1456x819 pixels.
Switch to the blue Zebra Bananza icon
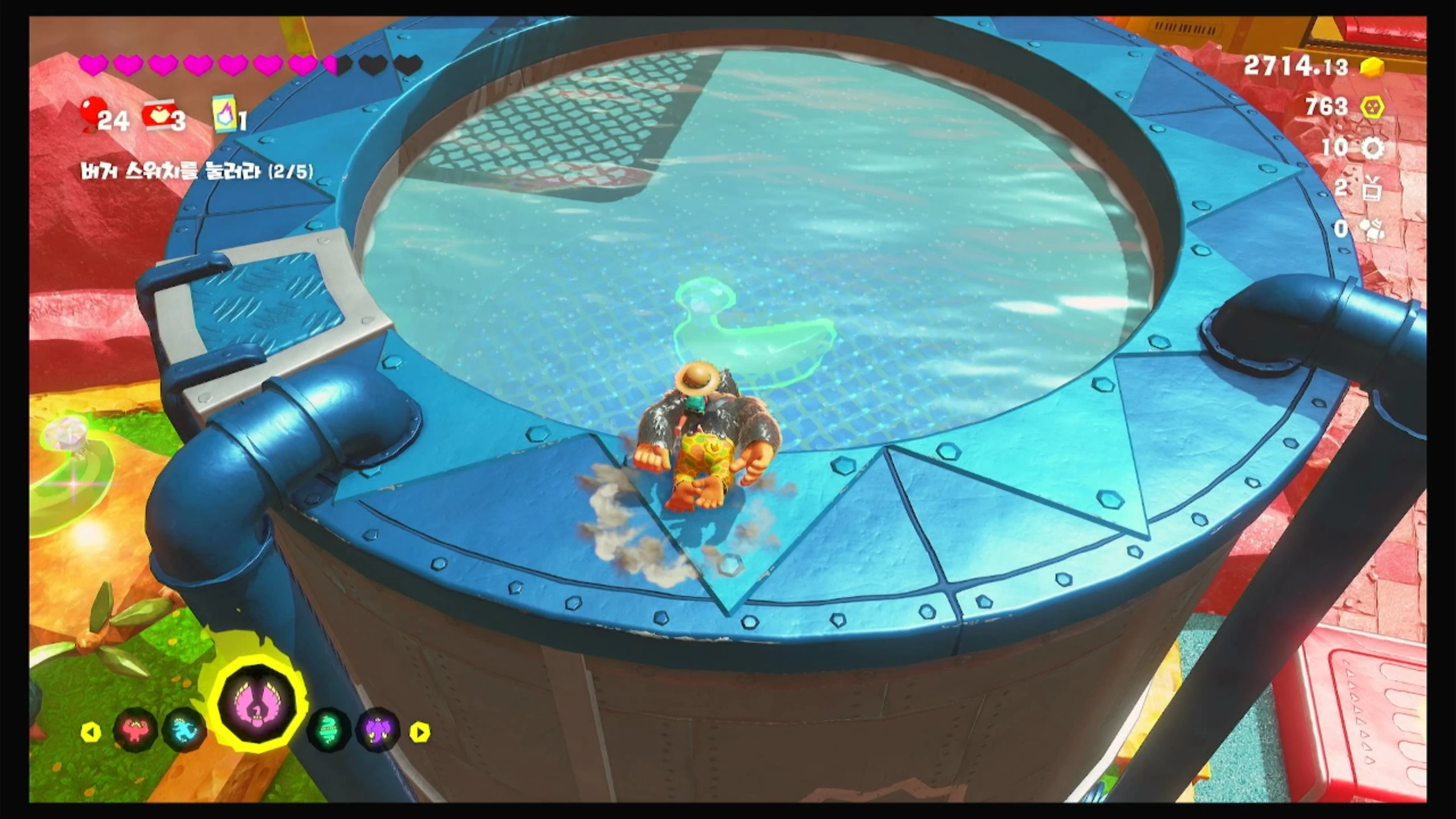(x=184, y=730)
